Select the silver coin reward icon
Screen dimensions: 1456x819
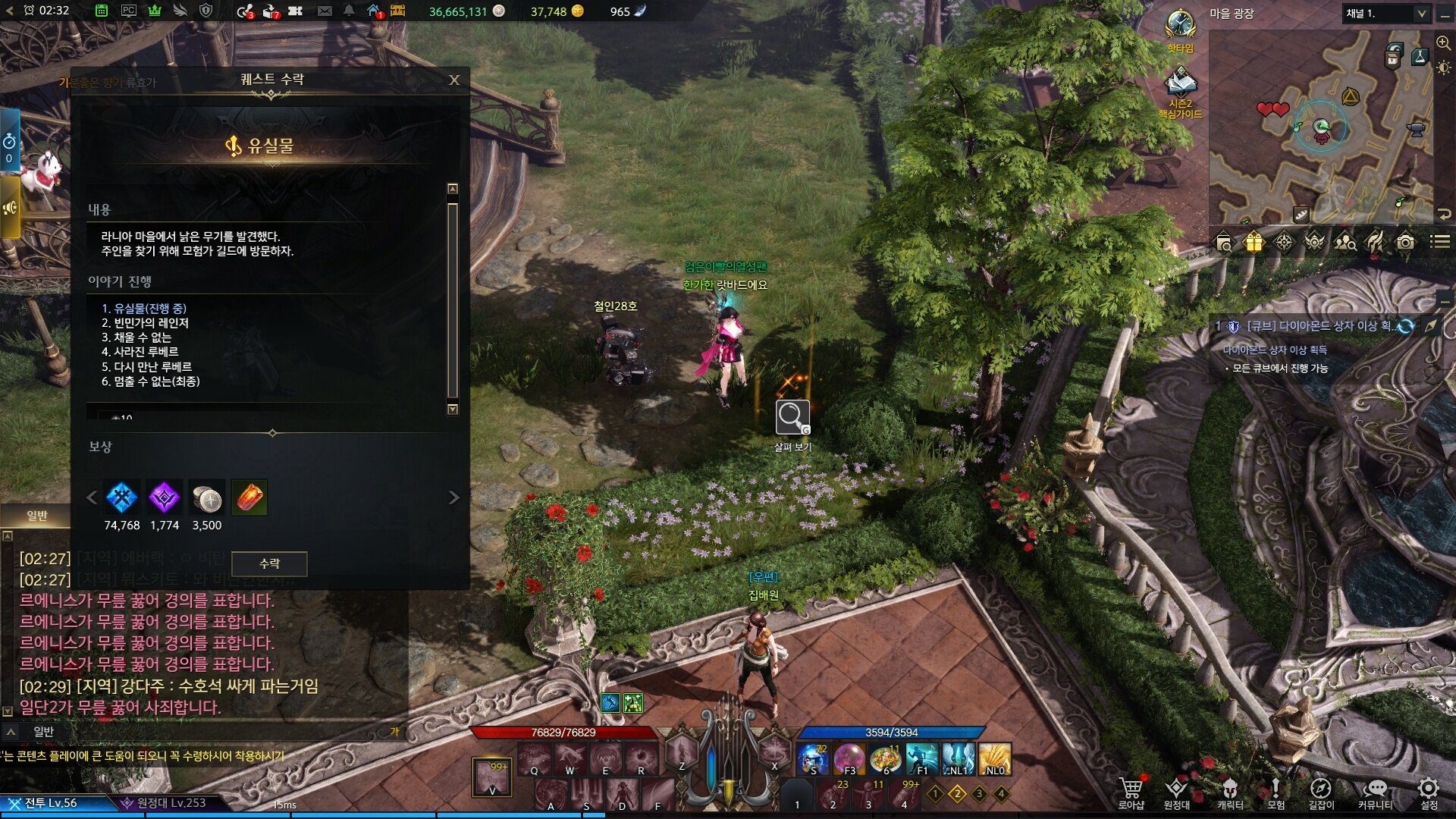click(206, 498)
